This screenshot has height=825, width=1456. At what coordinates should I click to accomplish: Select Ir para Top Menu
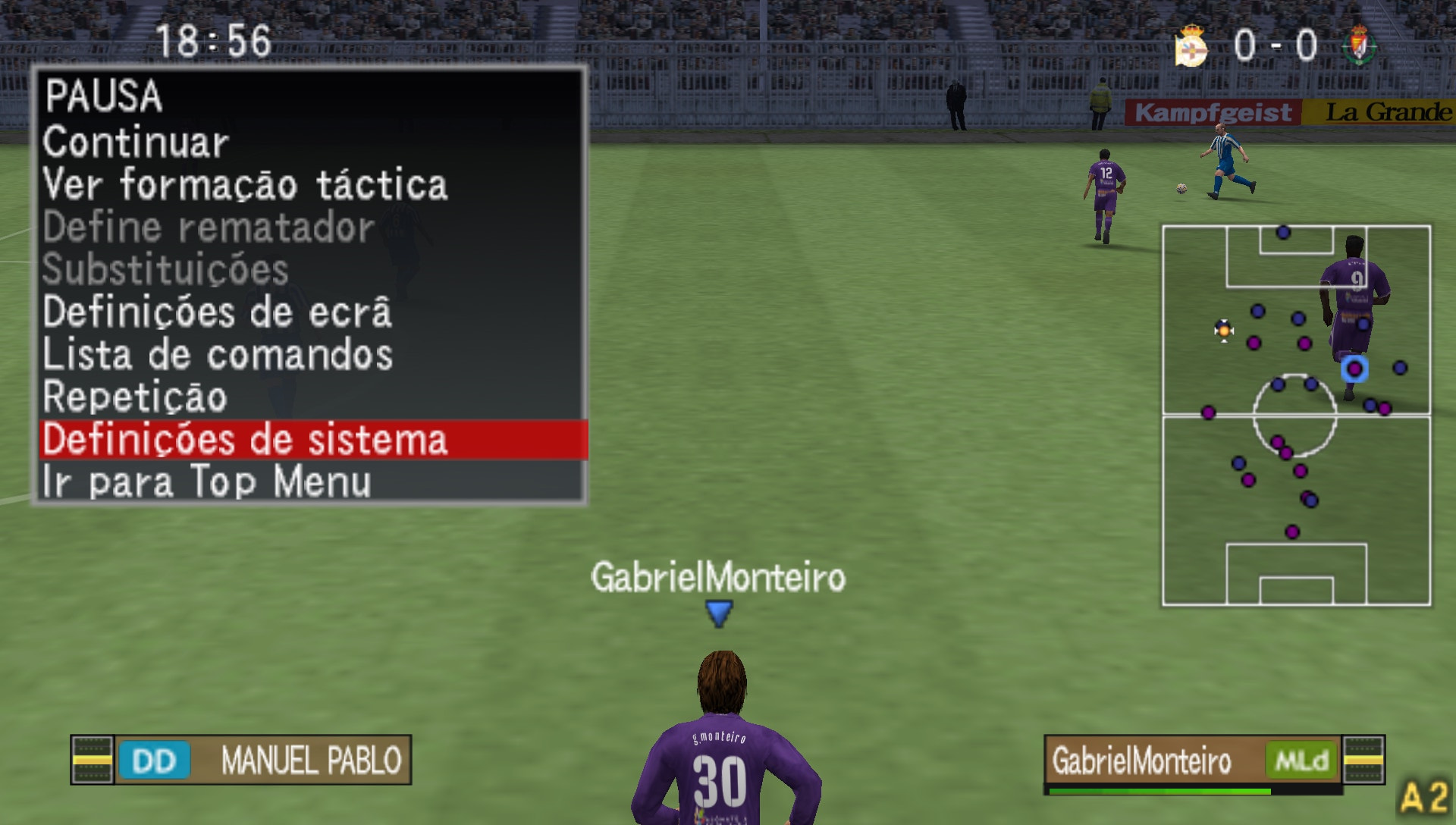point(206,478)
